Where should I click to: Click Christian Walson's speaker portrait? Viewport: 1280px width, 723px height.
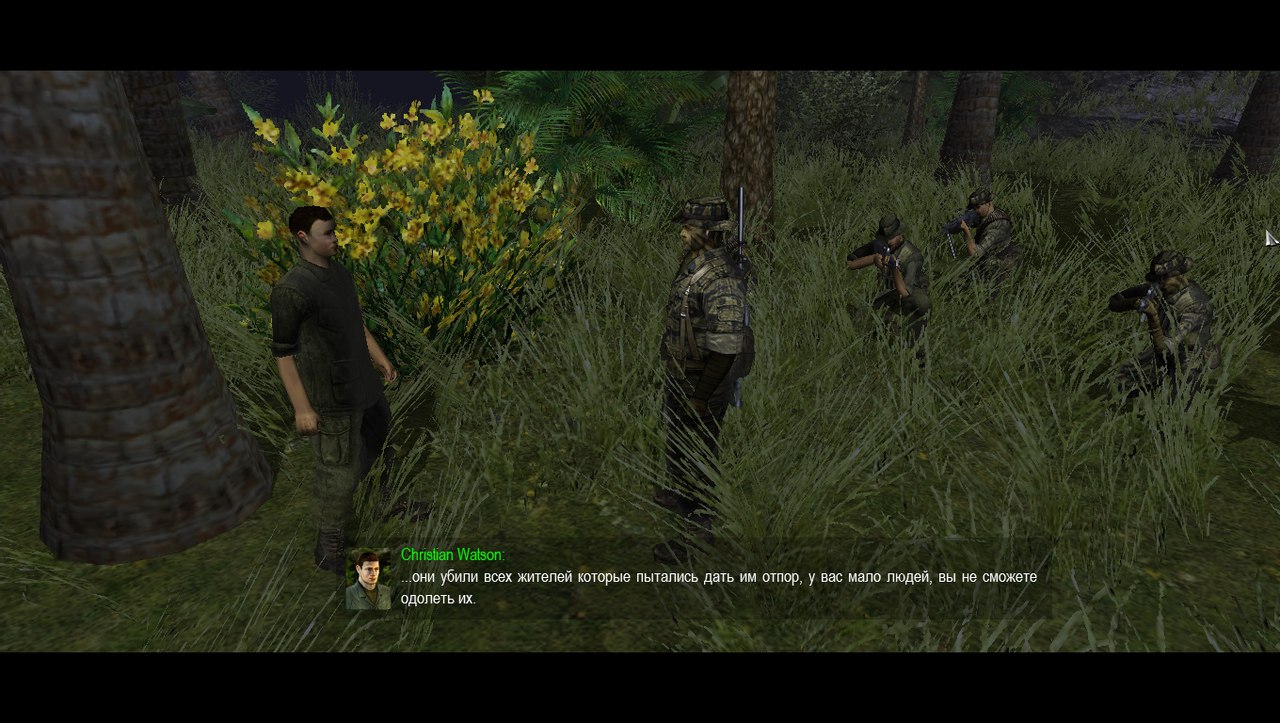click(368, 579)
